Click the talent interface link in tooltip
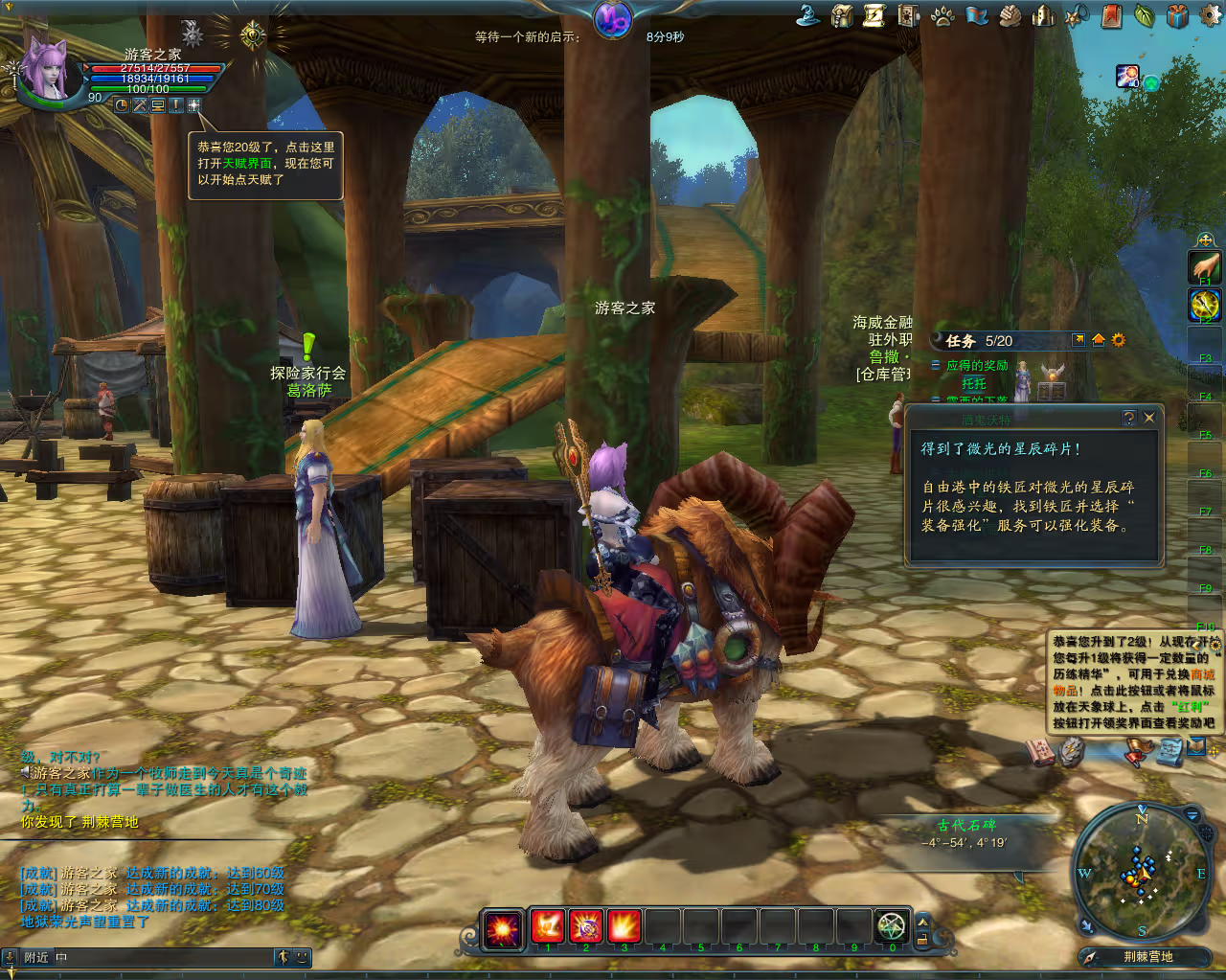The image size is (1226, 980). pos(247,164)
